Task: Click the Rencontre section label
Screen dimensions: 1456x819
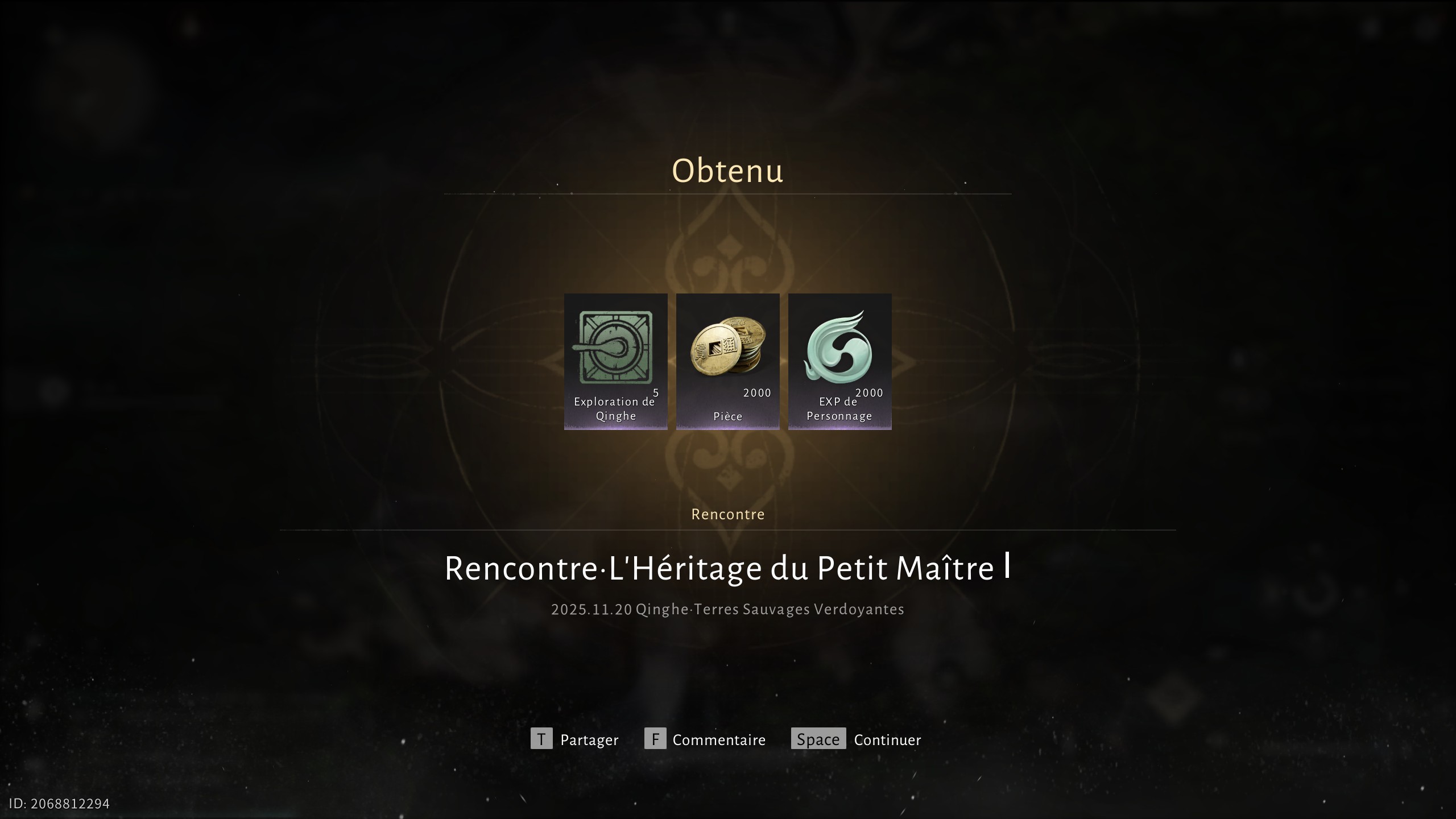Action: click(x=727, y=514)
